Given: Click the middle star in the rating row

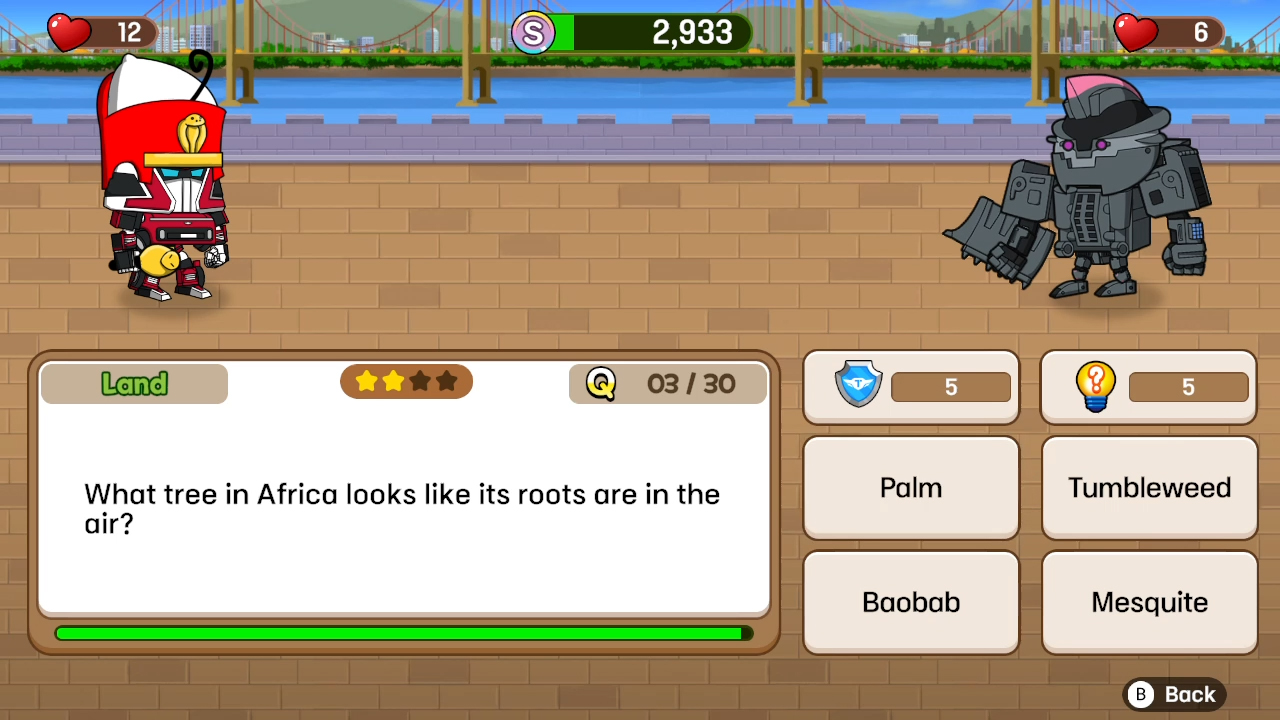Looking at the screenshot, I should tap(406, 381).
